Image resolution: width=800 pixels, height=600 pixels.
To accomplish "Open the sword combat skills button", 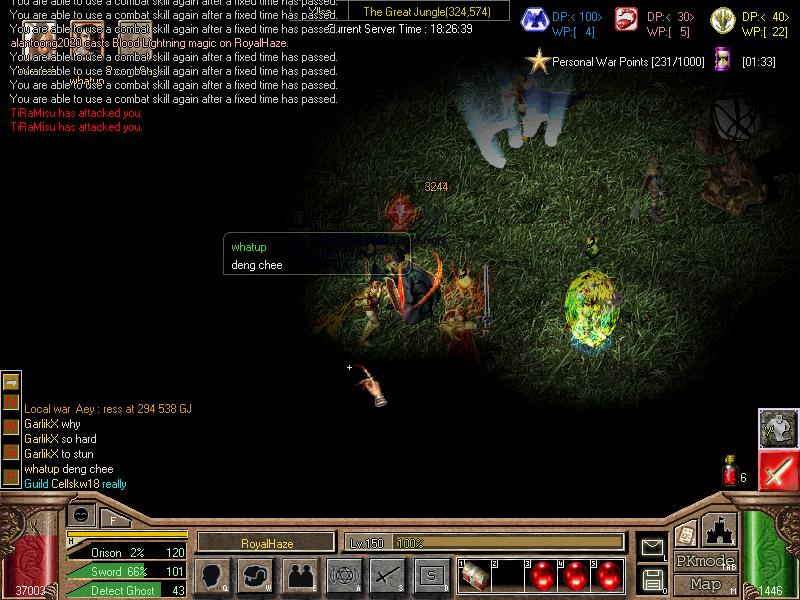I will pos(387,575).
